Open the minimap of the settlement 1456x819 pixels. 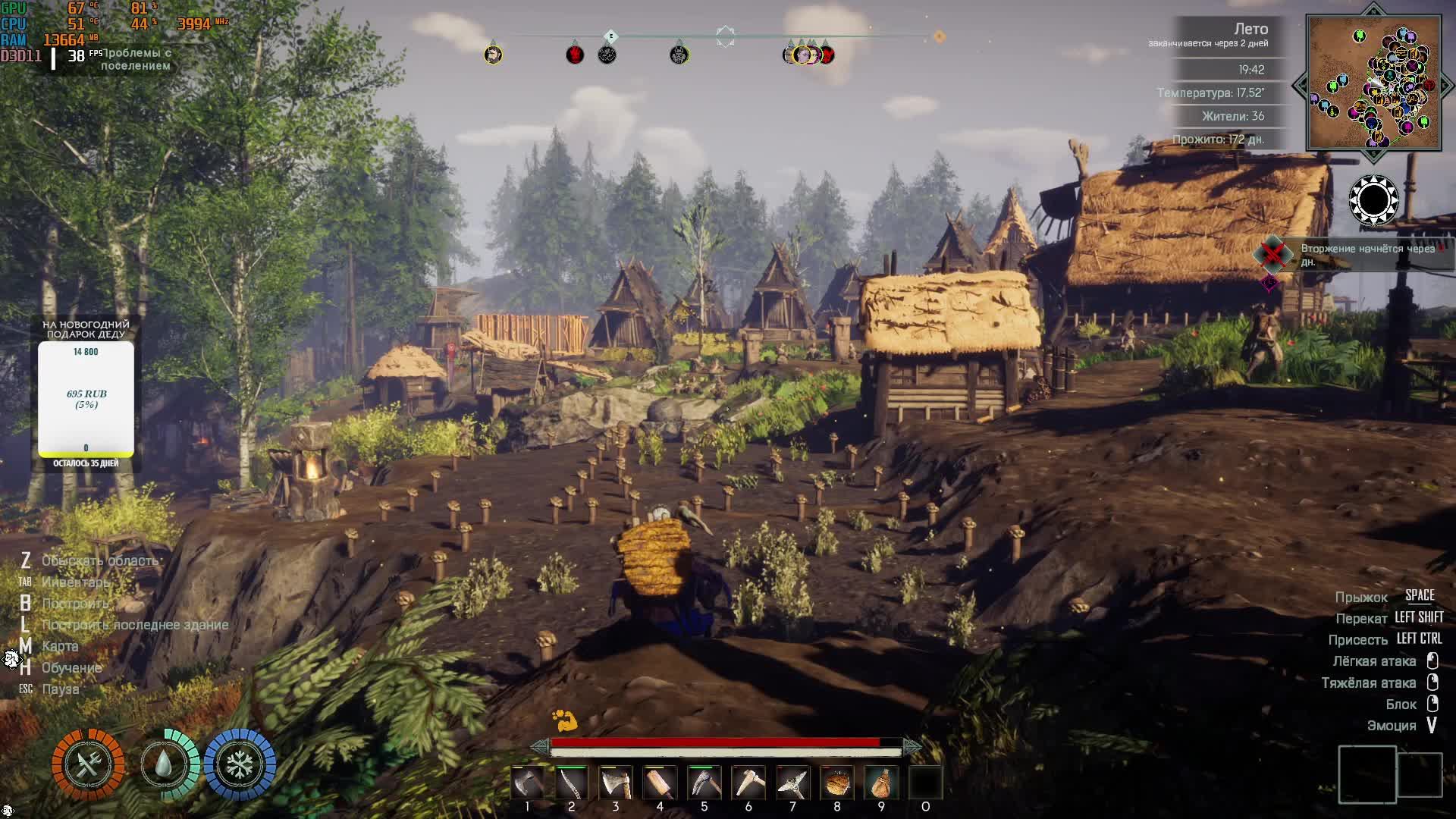click(1373, 83)
